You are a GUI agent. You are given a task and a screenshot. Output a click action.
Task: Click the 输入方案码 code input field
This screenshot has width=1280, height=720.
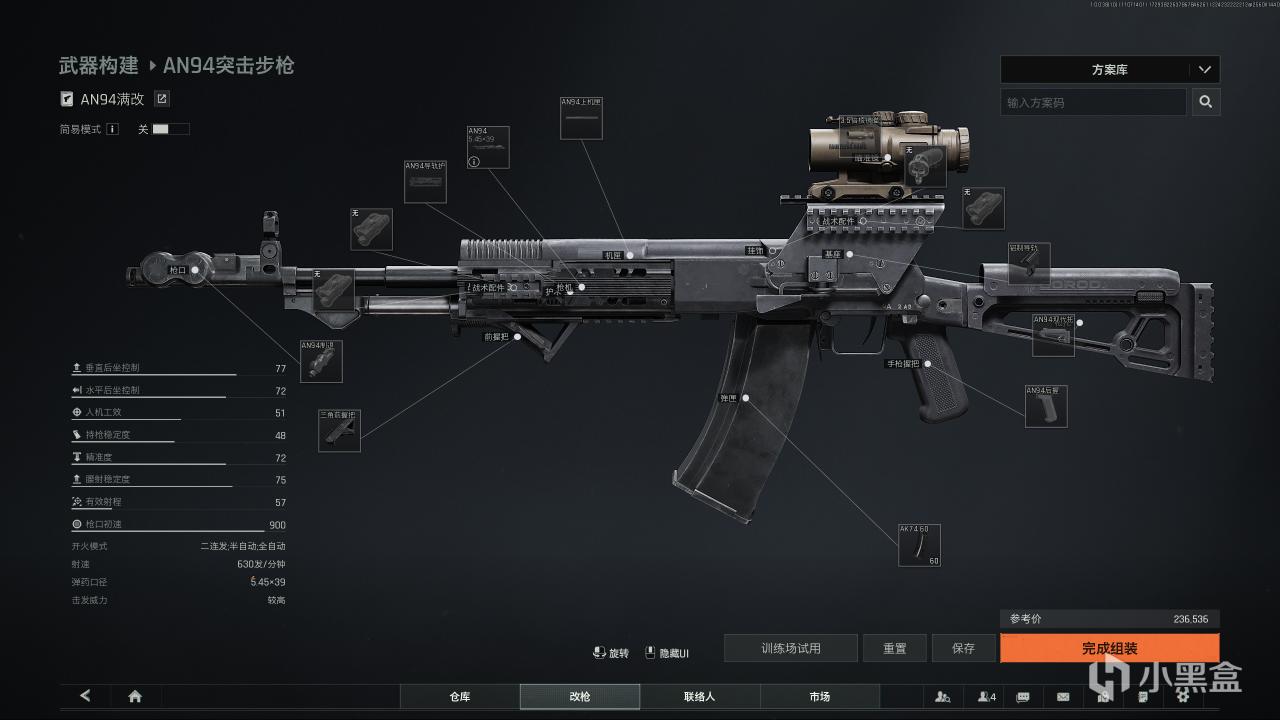(1093, 102)
